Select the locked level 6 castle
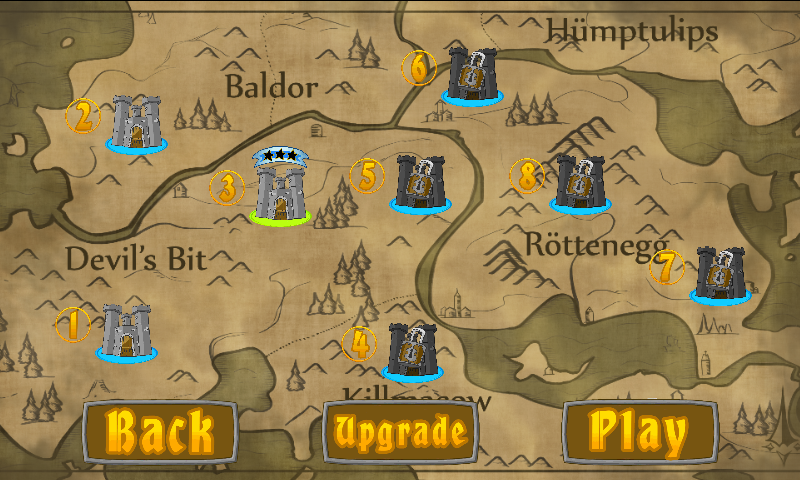 click(x=472, y=74)
